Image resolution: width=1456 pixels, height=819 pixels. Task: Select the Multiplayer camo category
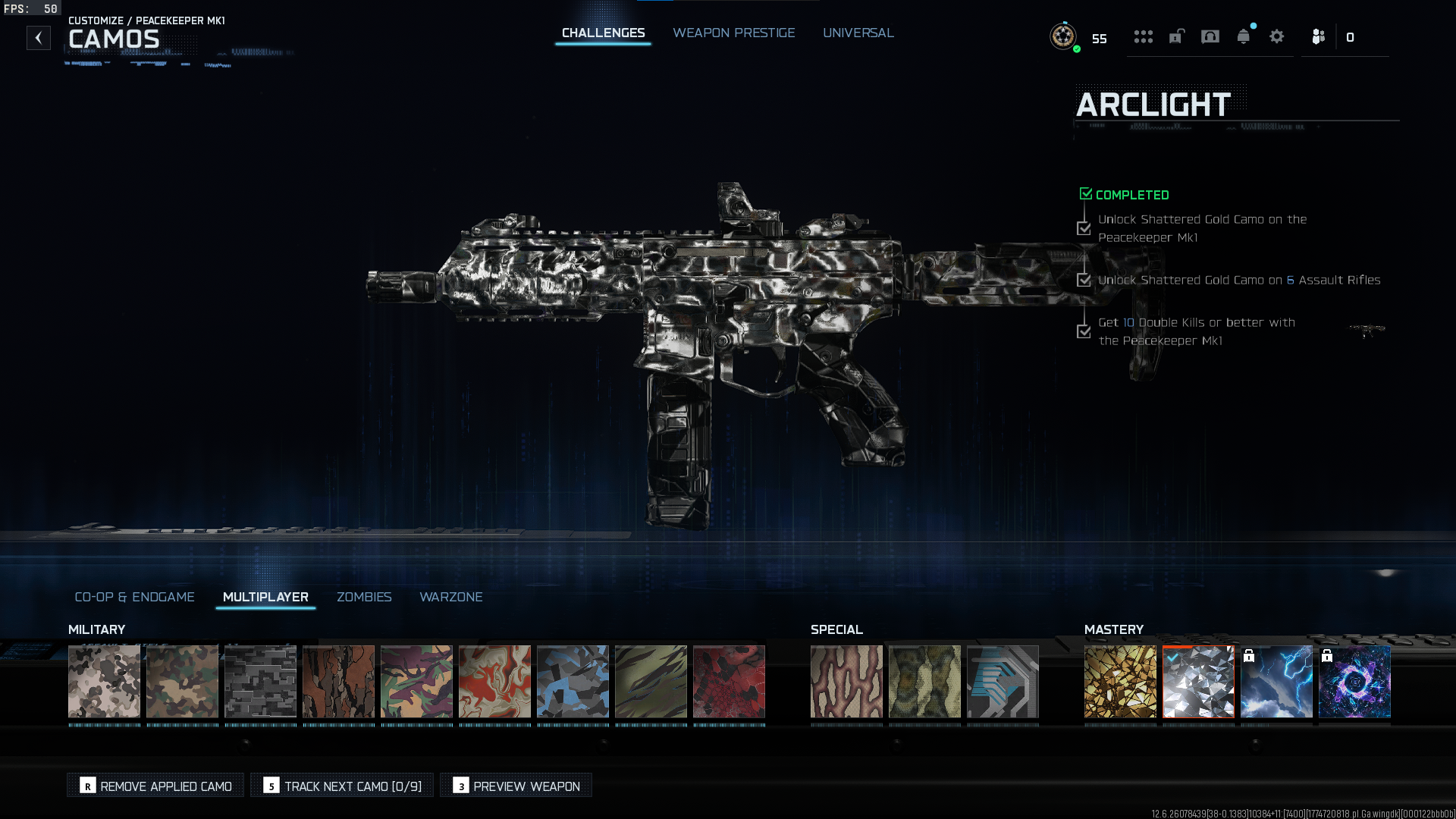[265, 597]
